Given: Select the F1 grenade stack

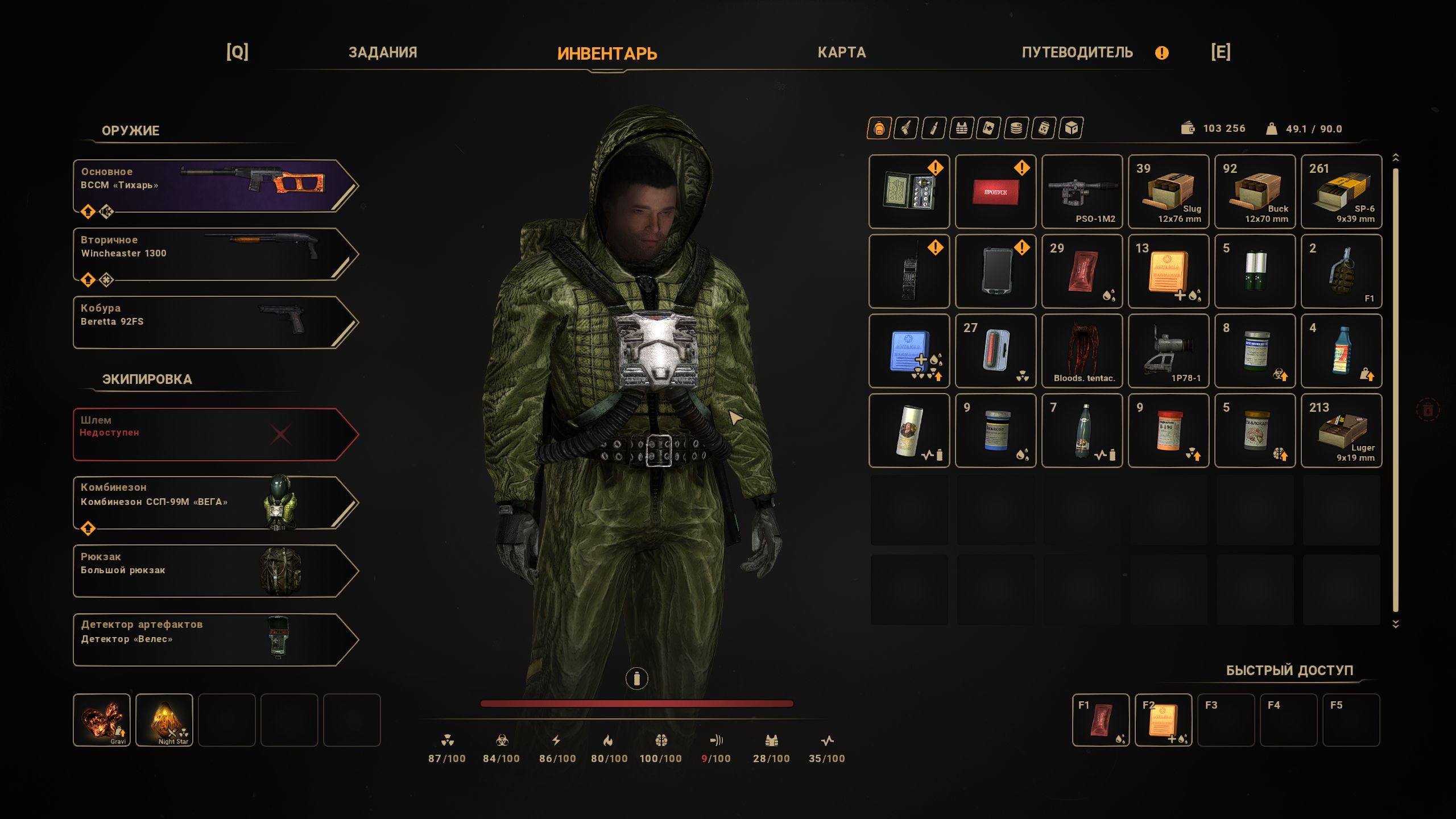Looking at the screenshot, I should (1341, 271).
